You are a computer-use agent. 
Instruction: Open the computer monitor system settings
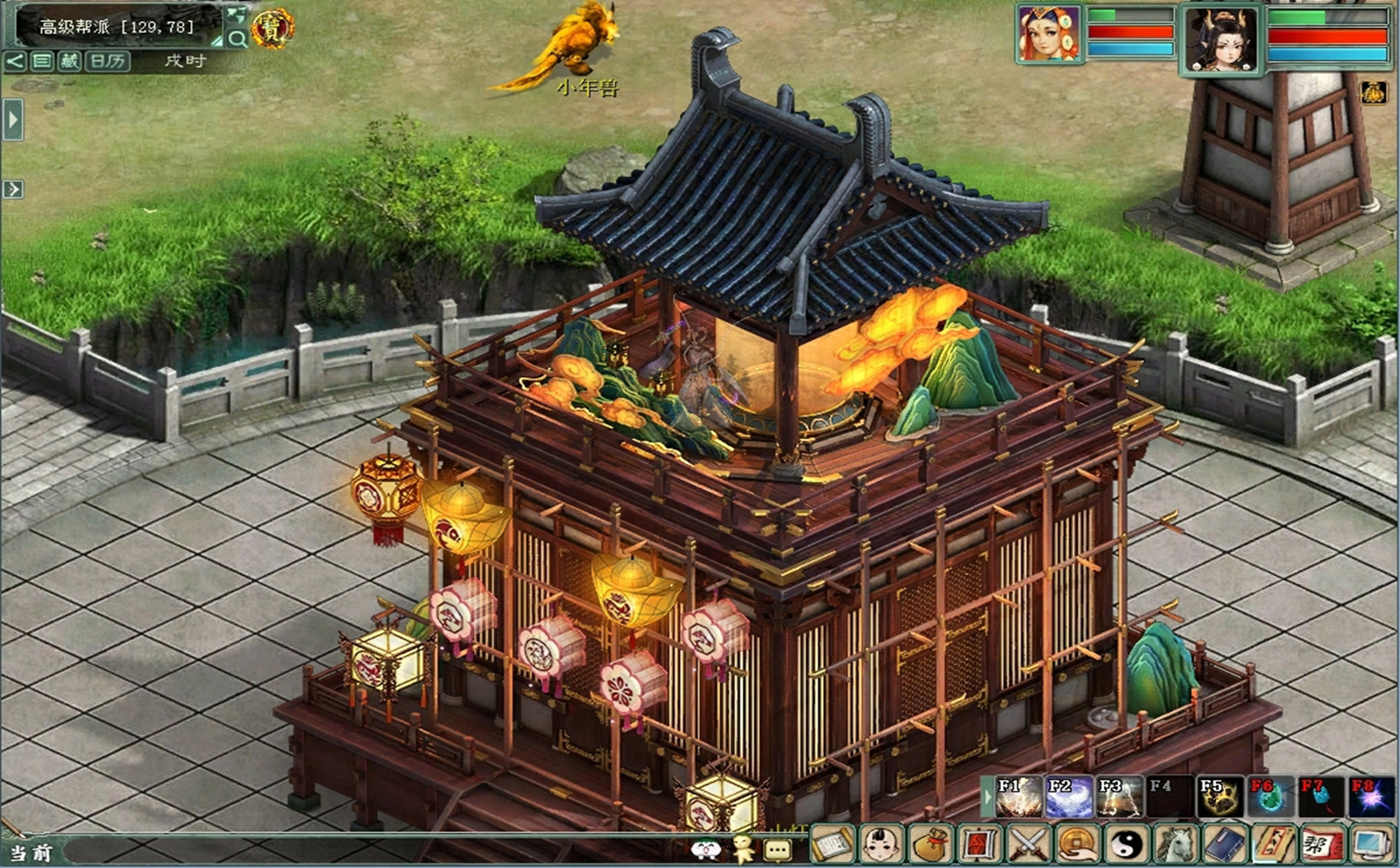[1371, 844]
